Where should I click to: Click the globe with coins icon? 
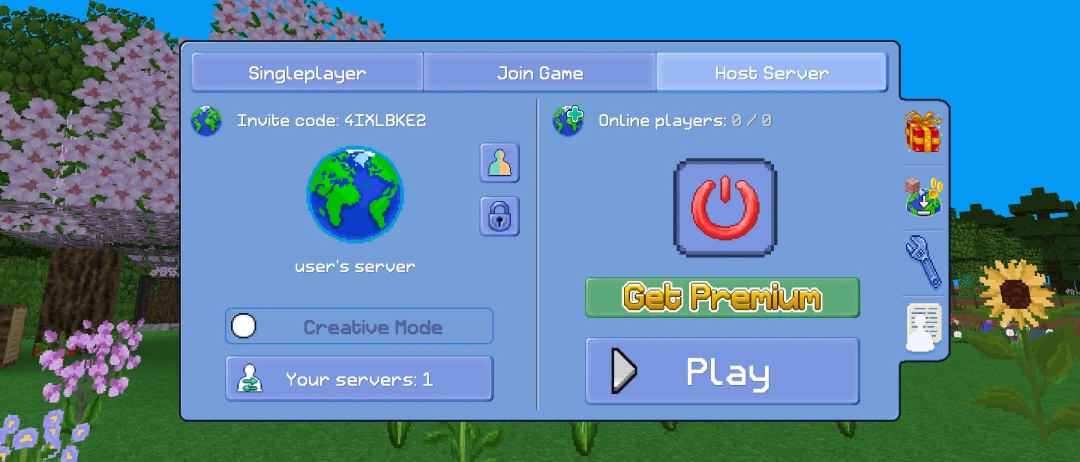[925, 197]
